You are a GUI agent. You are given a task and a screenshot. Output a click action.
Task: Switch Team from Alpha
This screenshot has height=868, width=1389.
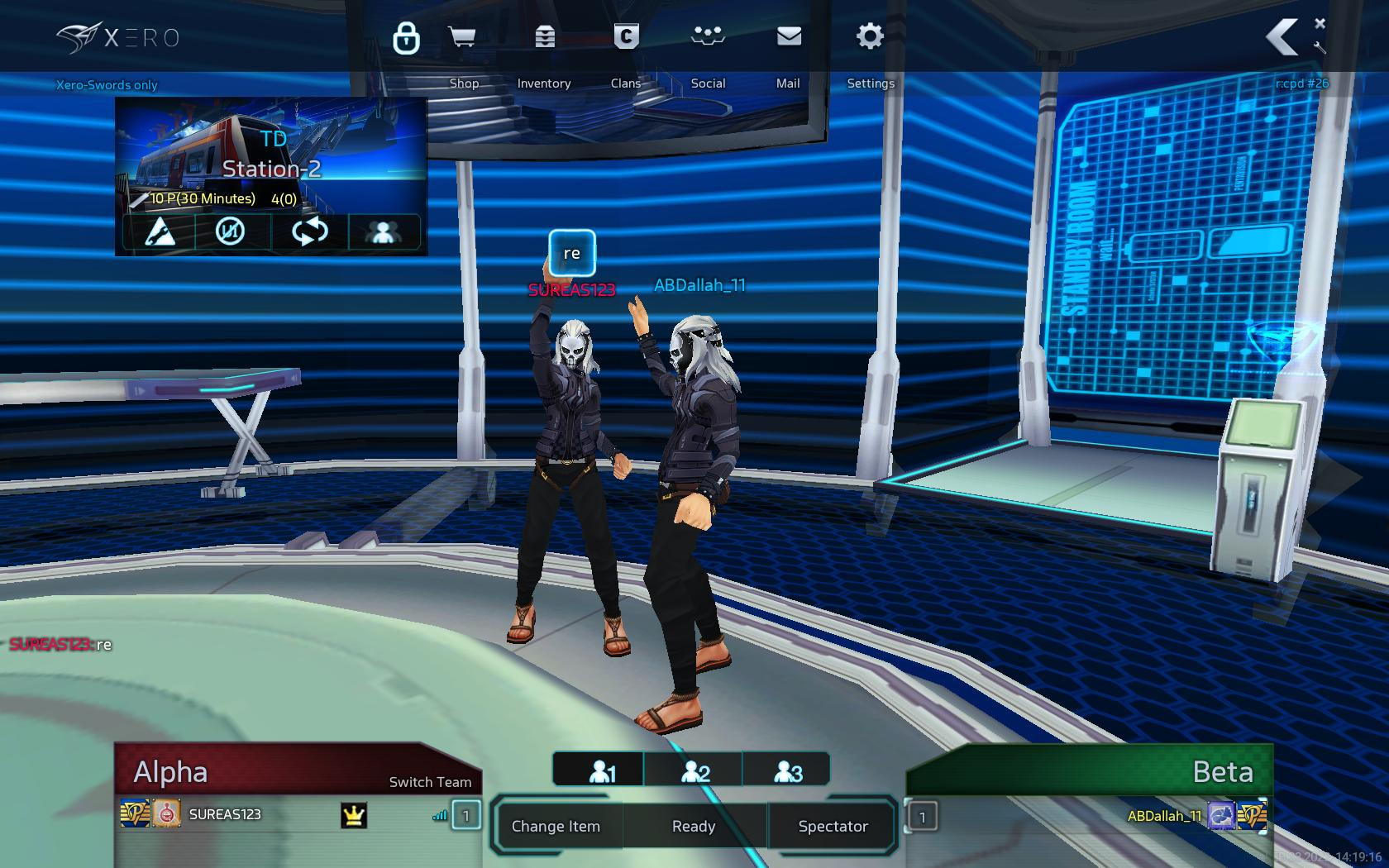click(430, 782)
